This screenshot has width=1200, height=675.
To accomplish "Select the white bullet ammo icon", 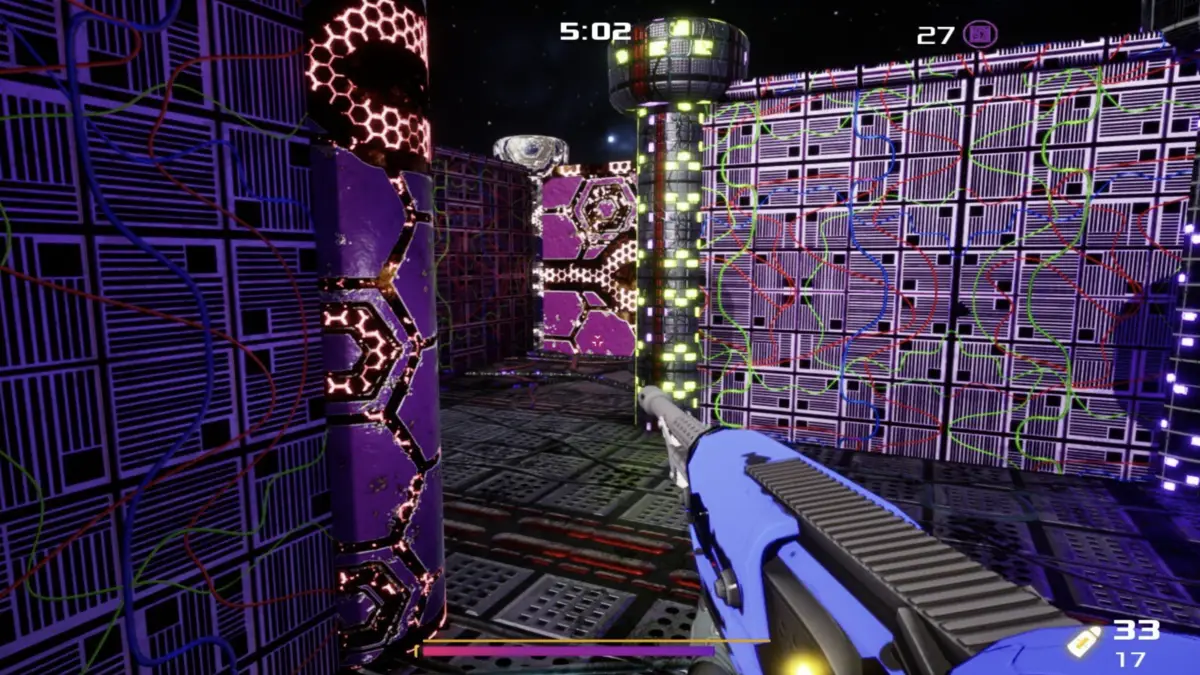I will [x=1082, y=641].
